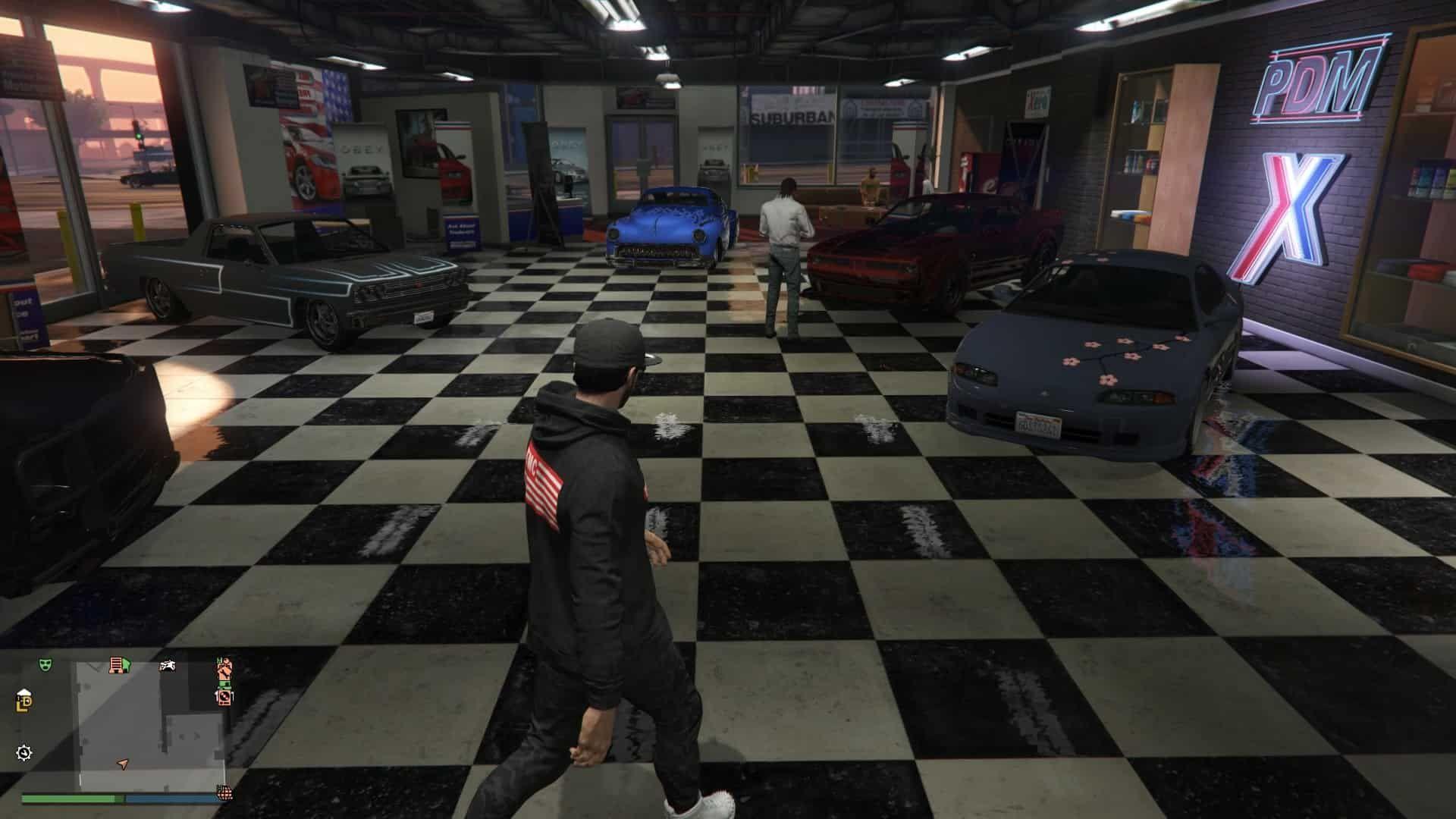The height and width of the screenshot is (819, 1456).
Task: Click the gear cog blip on minimap
Action: (24, 754)
